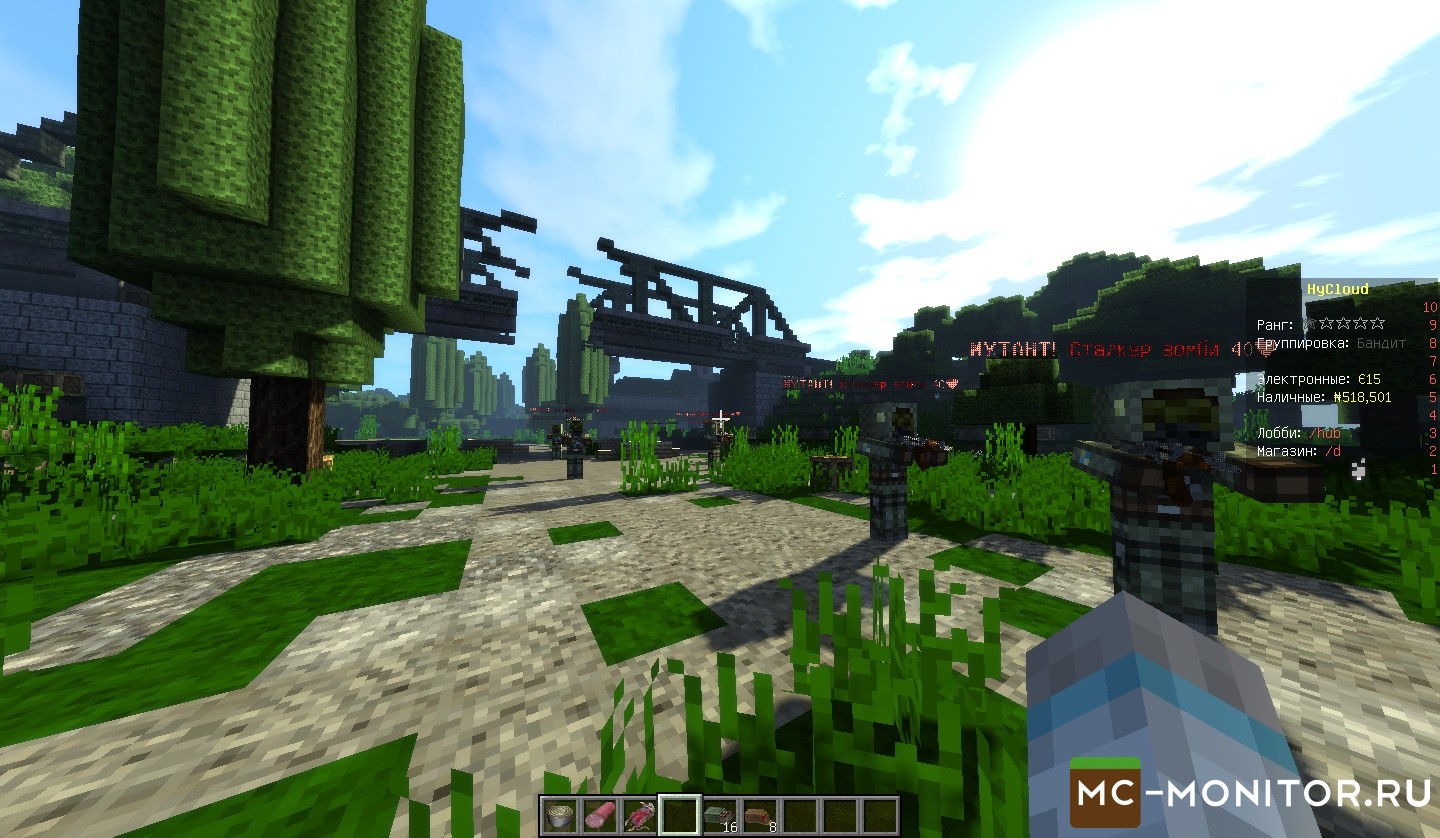Select the brown ammo box with 8
Image resolution: width=1440 pixels, height=838 pixels.
[x=760, y=815]
